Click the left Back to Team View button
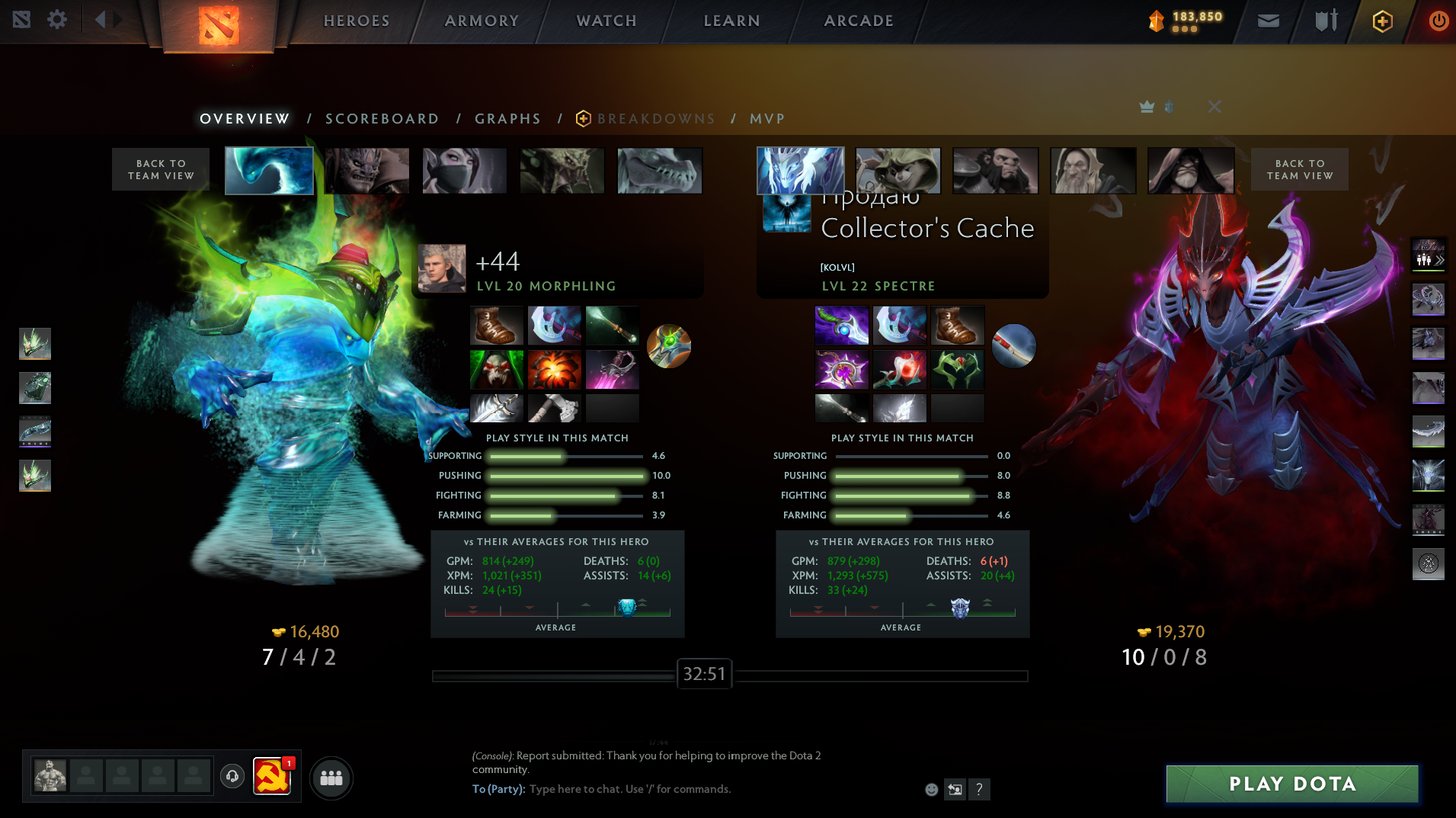This screenshot has height=818, width=1456. (x=161, y=169)
